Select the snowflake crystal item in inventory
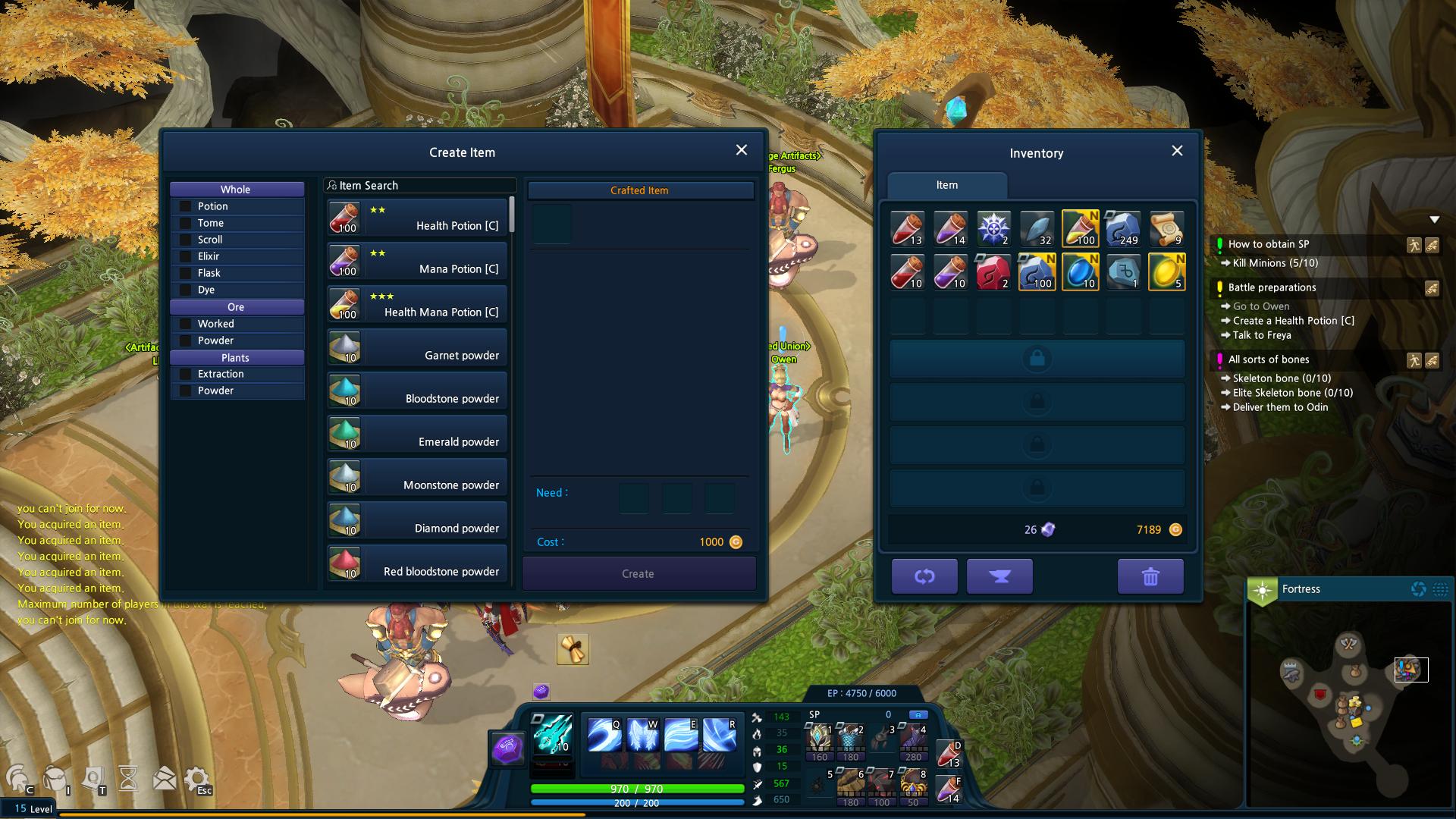Image resolution: width=1456 pixels, height=819 pixels. (993, 228)
